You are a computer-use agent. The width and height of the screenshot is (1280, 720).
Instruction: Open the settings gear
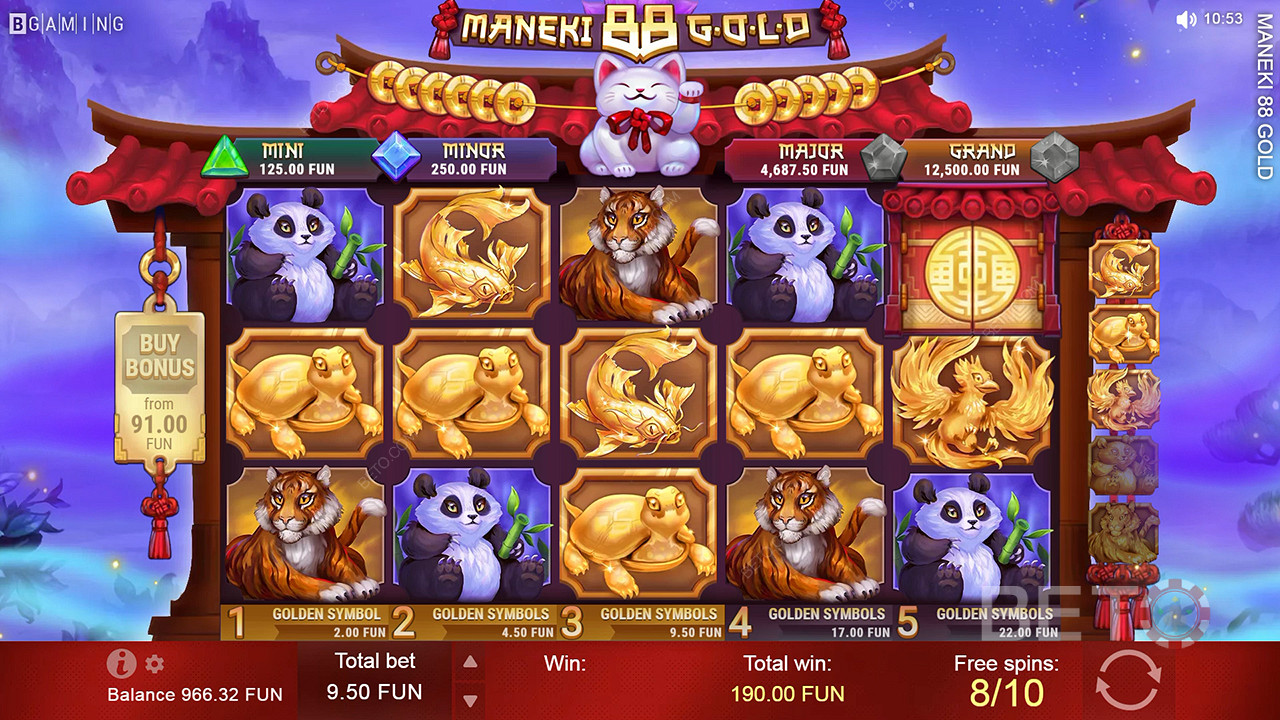154,664
